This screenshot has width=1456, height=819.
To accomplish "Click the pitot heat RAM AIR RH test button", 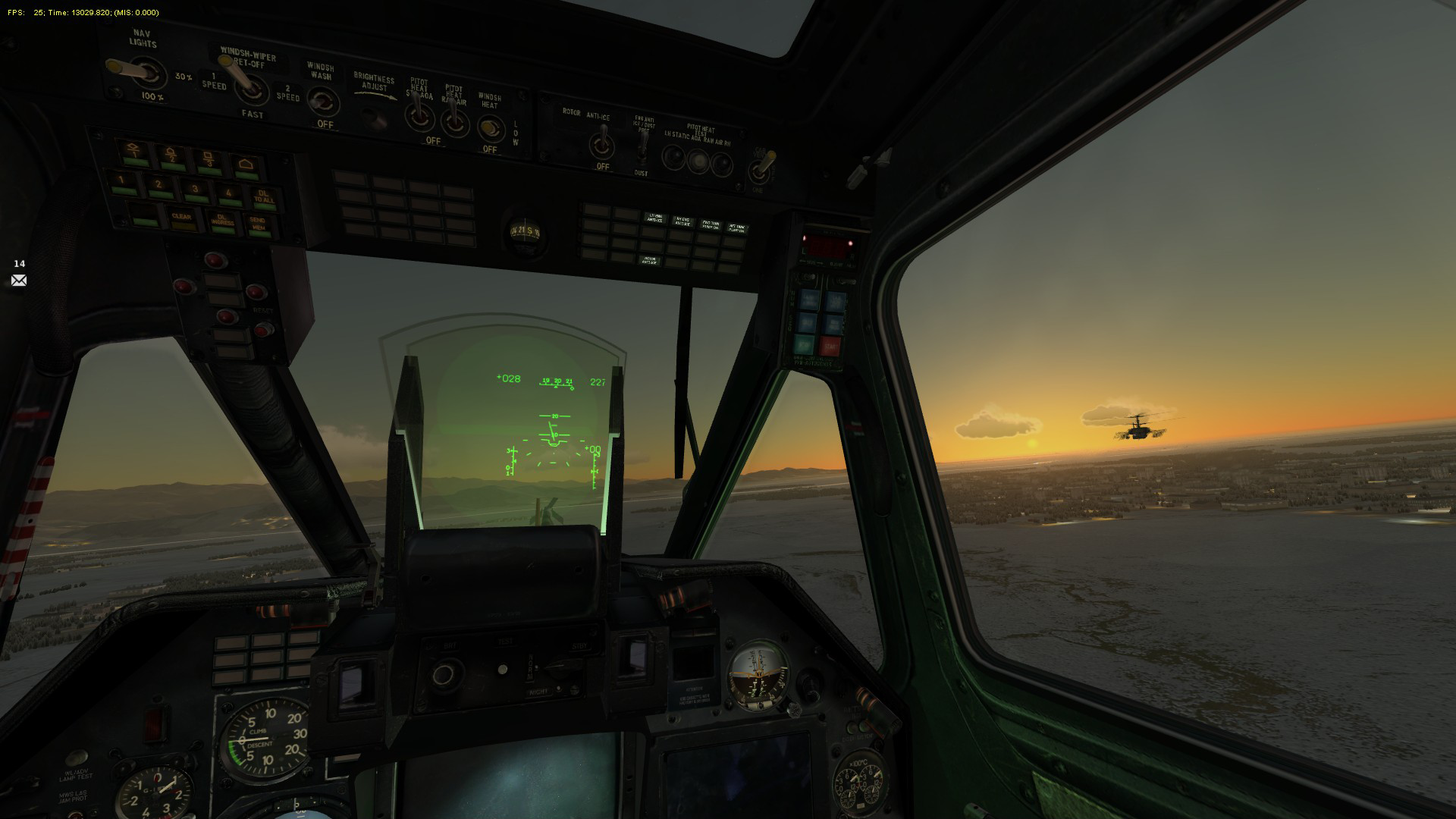I will 722,162.
